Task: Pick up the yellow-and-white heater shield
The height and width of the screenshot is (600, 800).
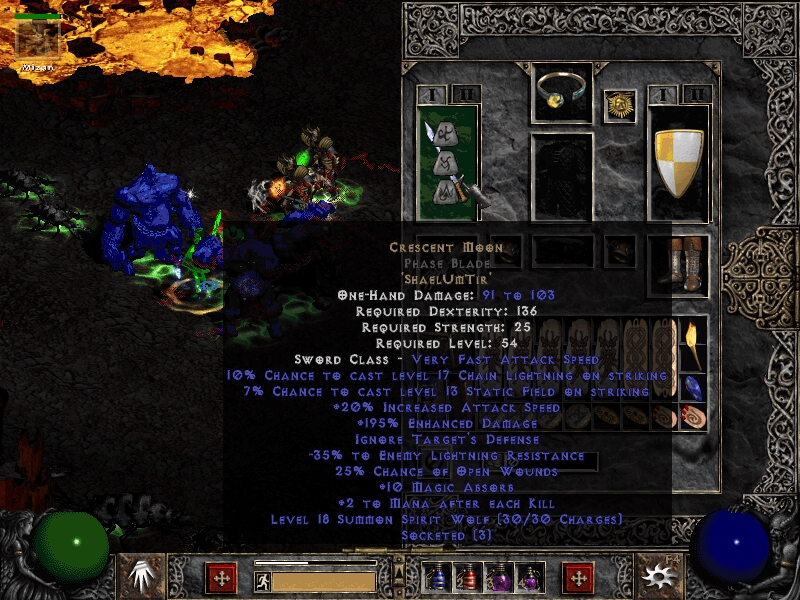Action: 679,160
